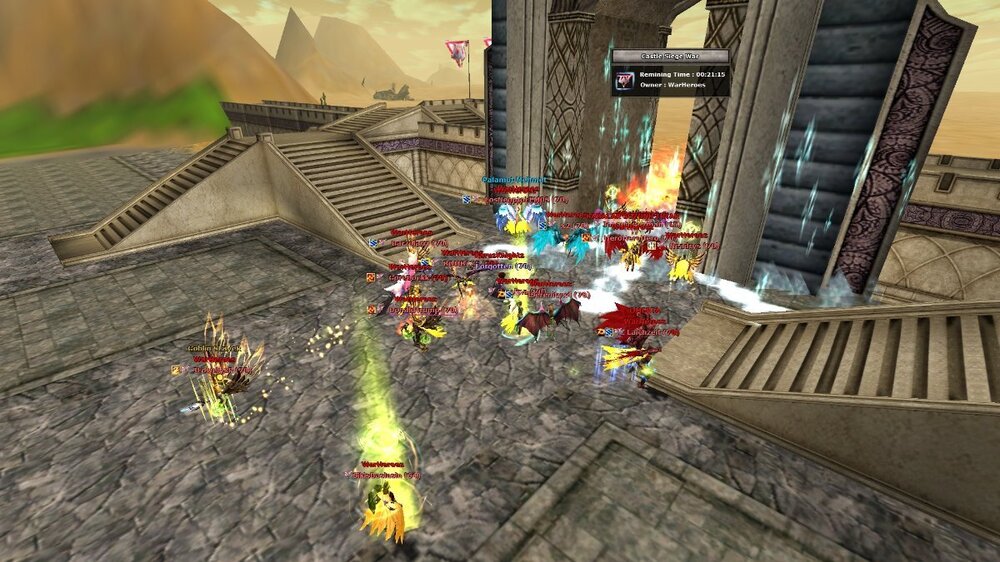Select the Castle Siege War panel header

[x=670, y=56]
